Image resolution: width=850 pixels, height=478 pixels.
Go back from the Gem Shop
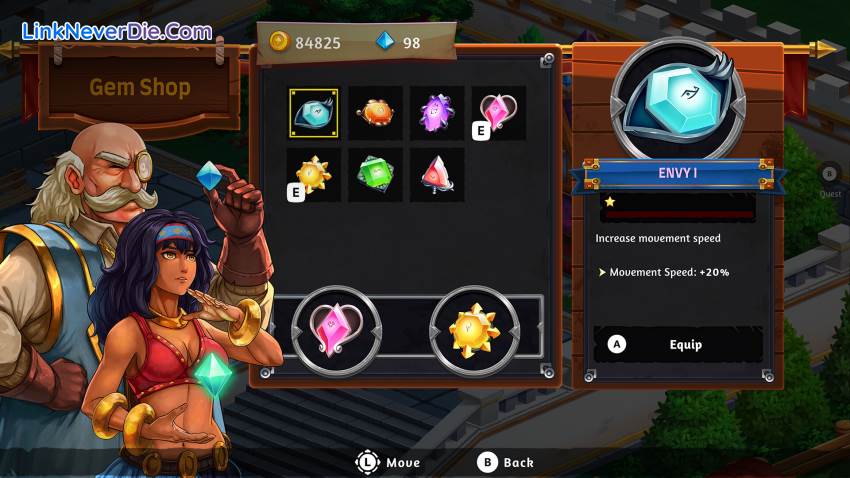click(x=506, y=463)
